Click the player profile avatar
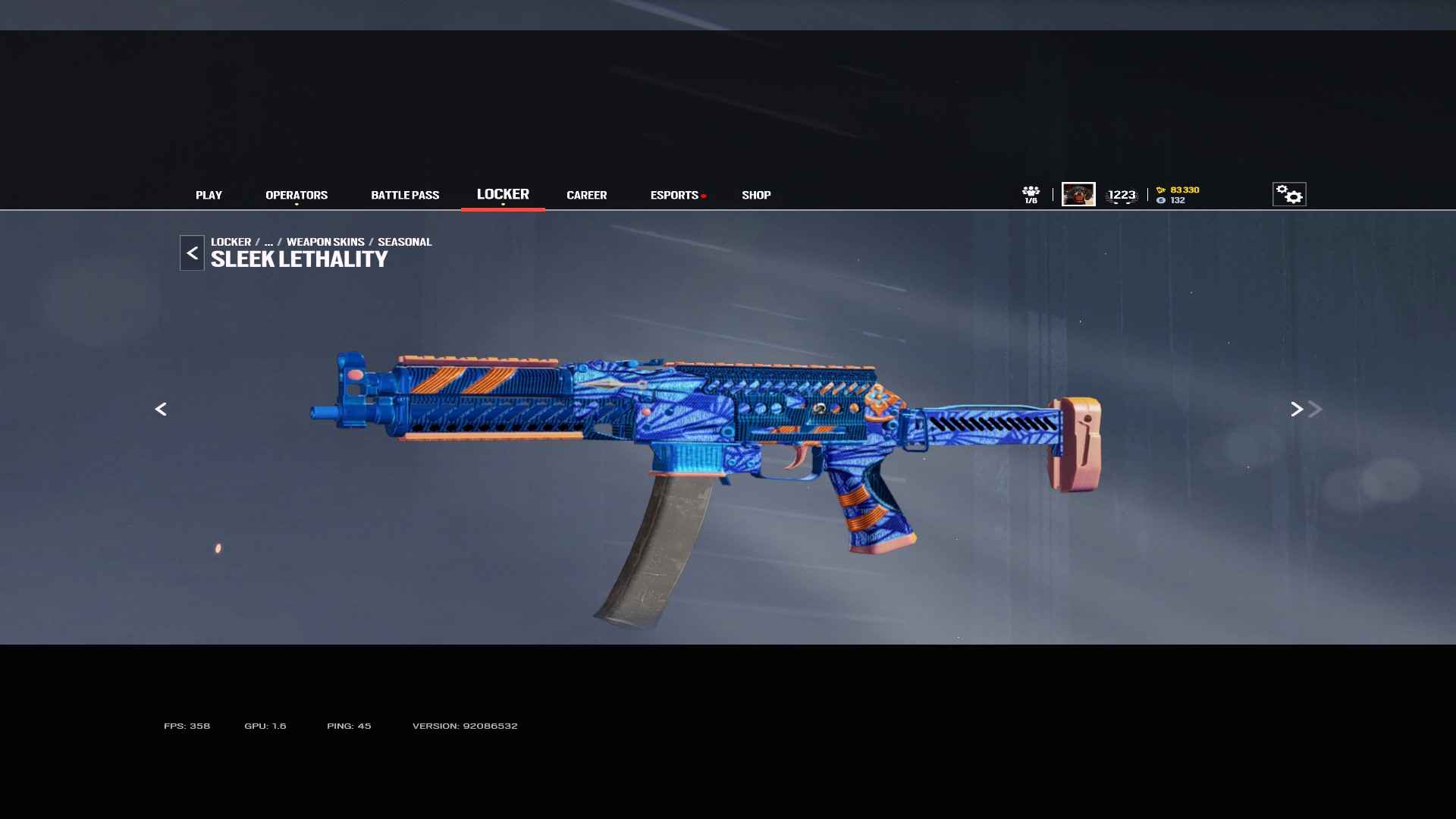1456x819 pixels. (x=1078, y=194)
